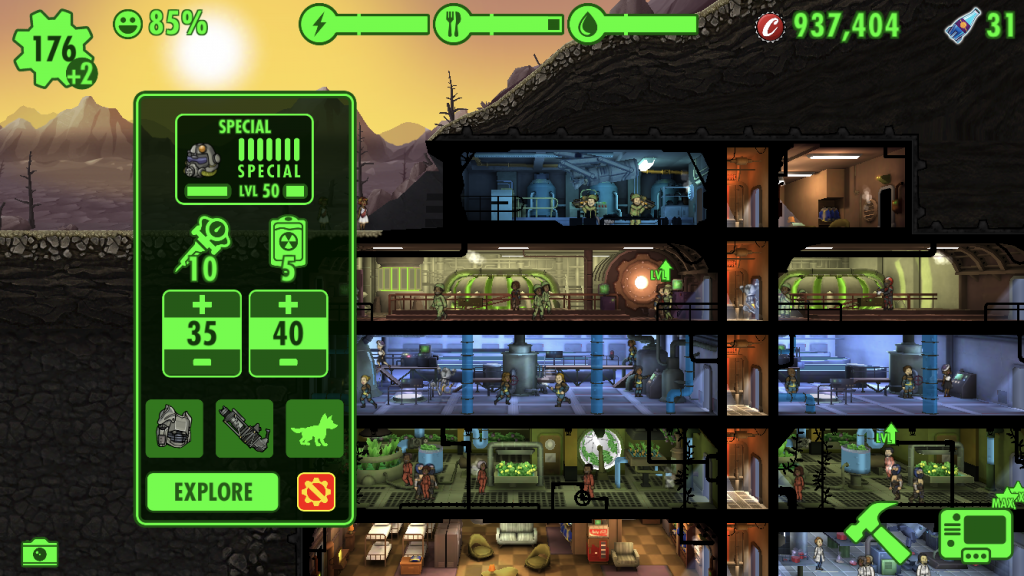The height and width of the screenshot is (576, 1024).
Task: Click the red gear button beside Explore
Action: click(x=316, y=492)
